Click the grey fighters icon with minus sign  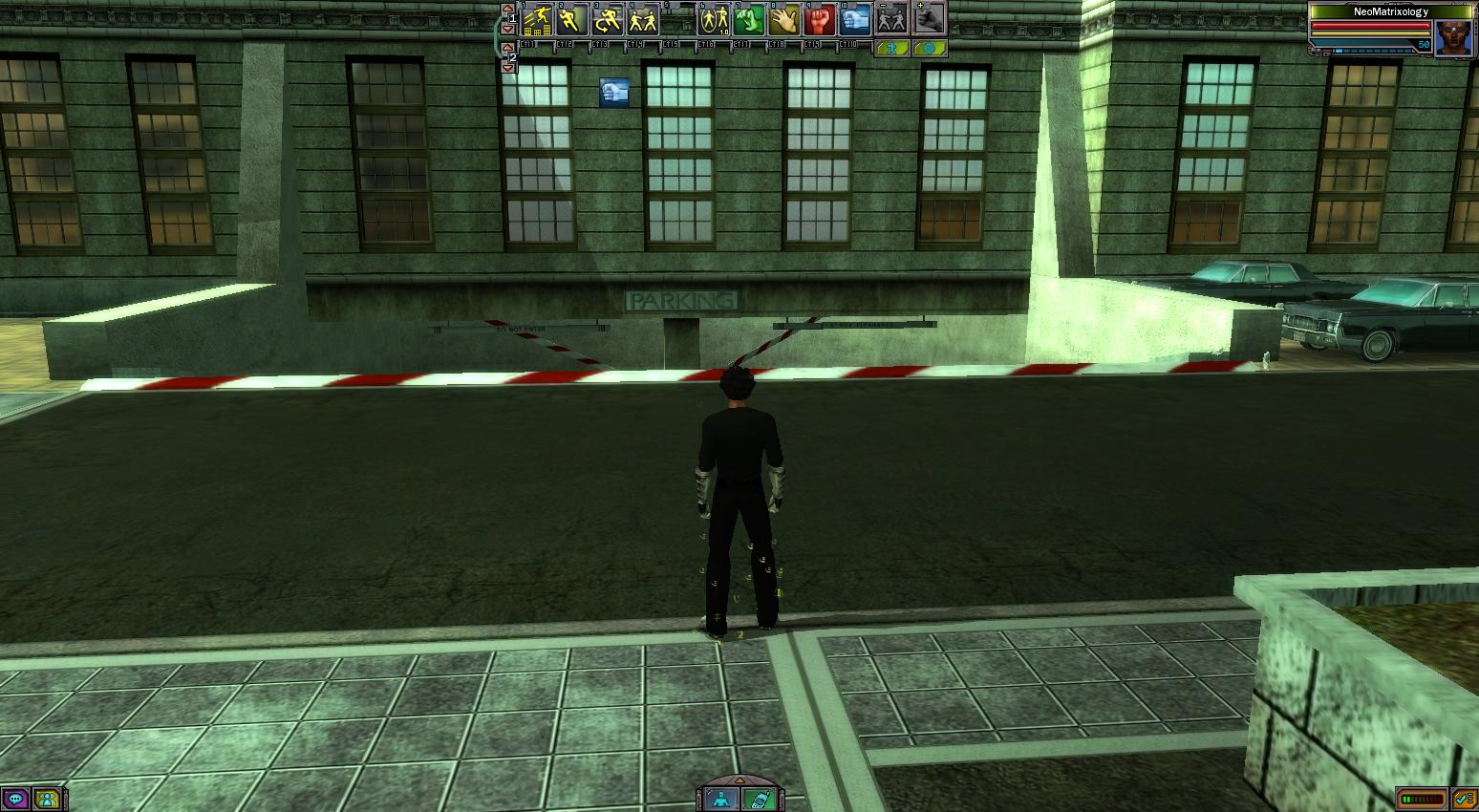pos(891,19)
